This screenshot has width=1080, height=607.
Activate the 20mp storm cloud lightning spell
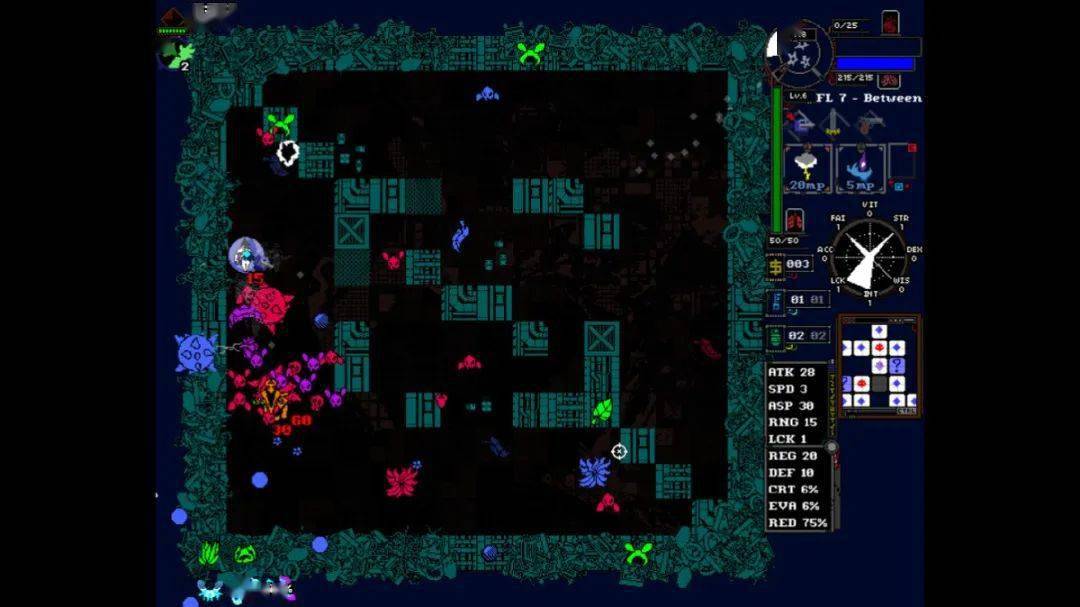point(809,168)
